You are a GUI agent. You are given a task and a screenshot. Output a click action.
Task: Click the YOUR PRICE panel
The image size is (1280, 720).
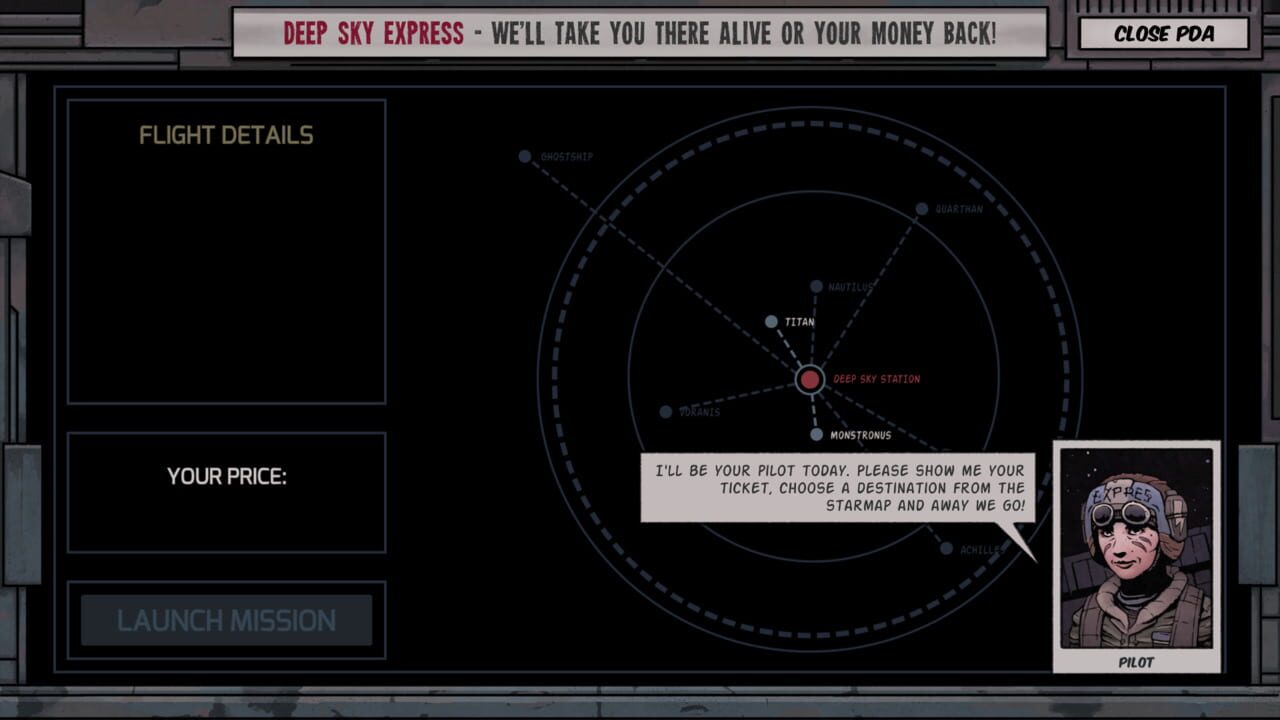pyautogui.click(x=225, y=492)
